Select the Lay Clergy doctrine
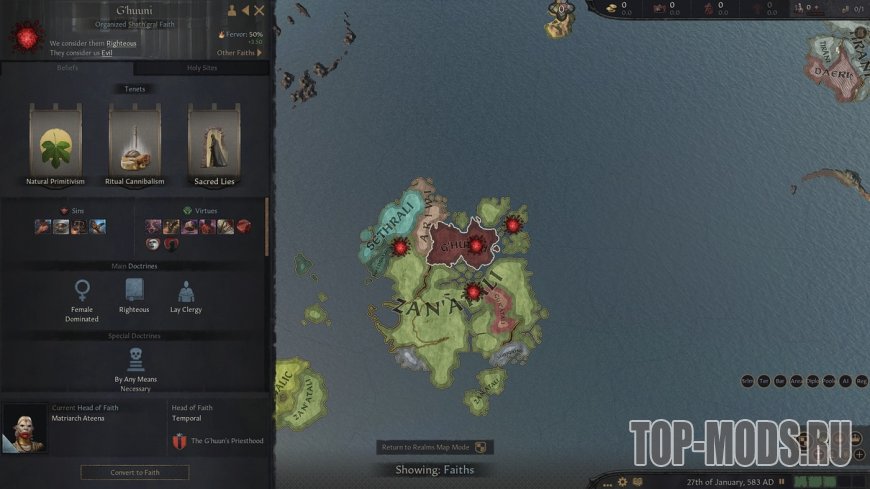 185,291
